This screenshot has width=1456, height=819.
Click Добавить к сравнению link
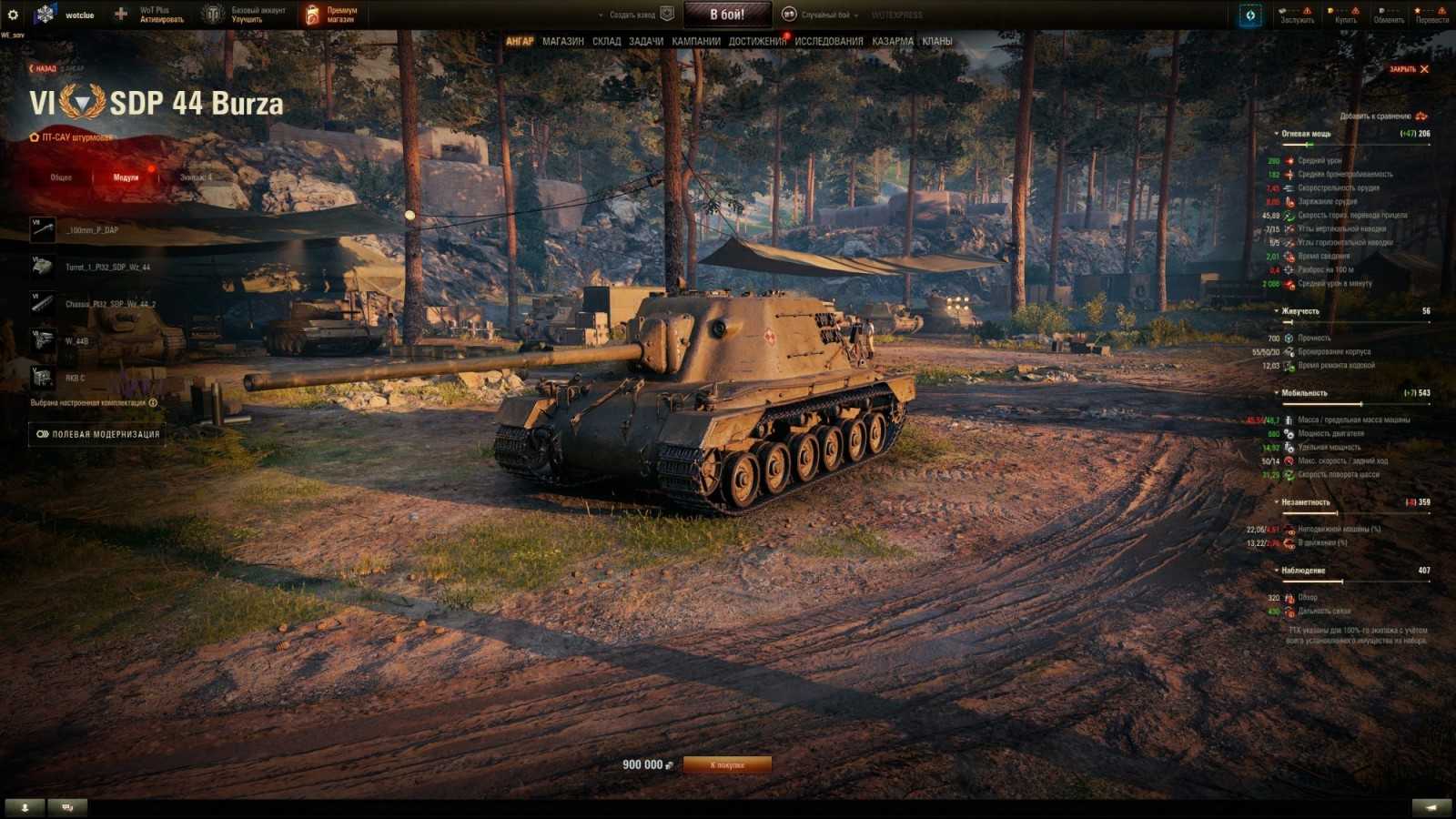1374,117
